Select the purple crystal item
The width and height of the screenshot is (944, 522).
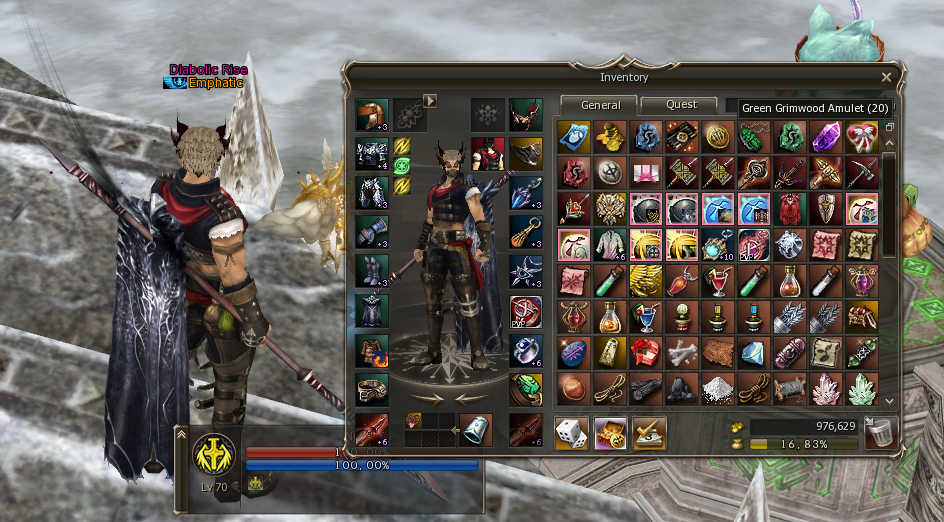click(826, 137)
